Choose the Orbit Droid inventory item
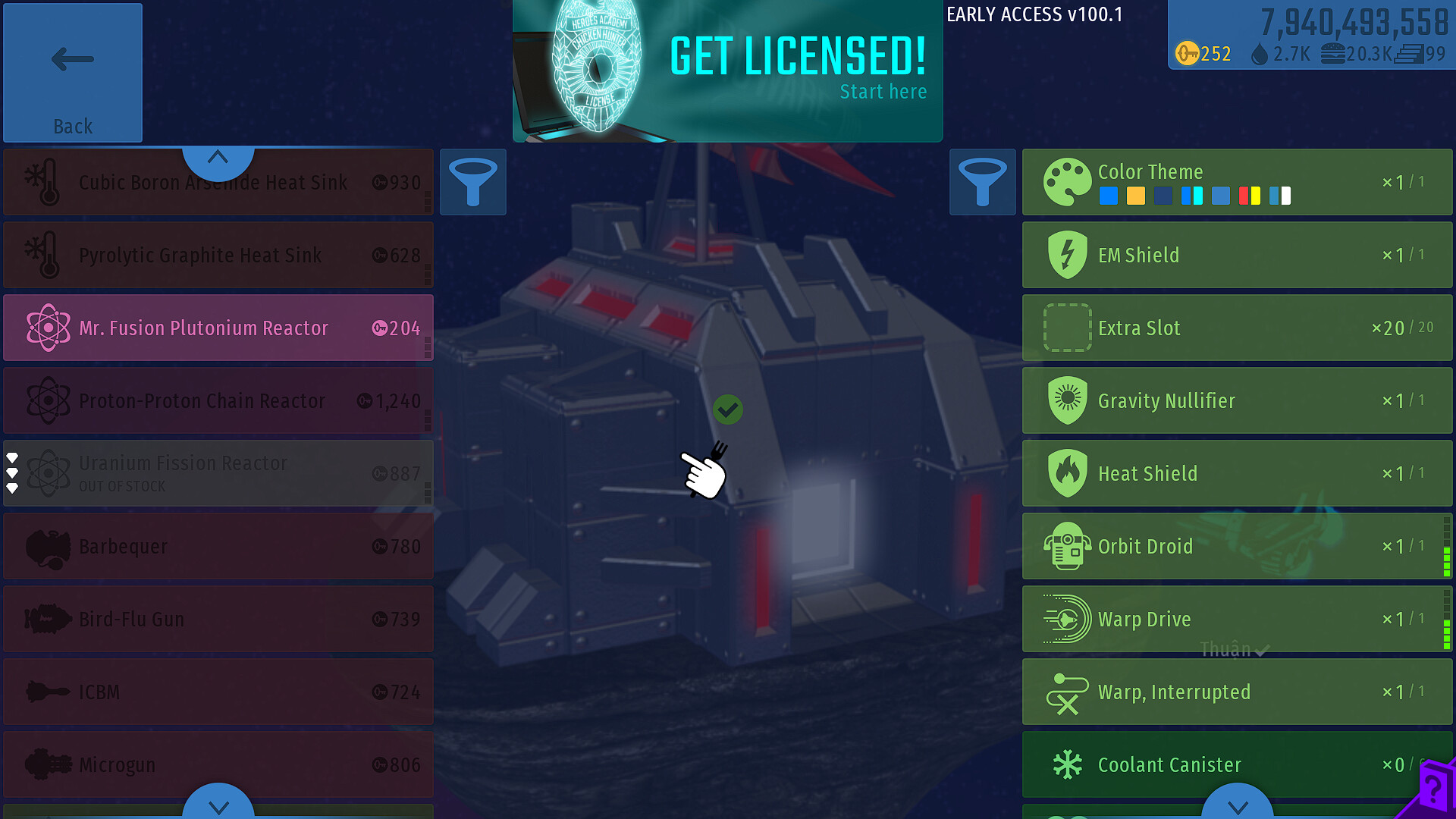This screenshot has height=819, width=1456. (1237, 546)
